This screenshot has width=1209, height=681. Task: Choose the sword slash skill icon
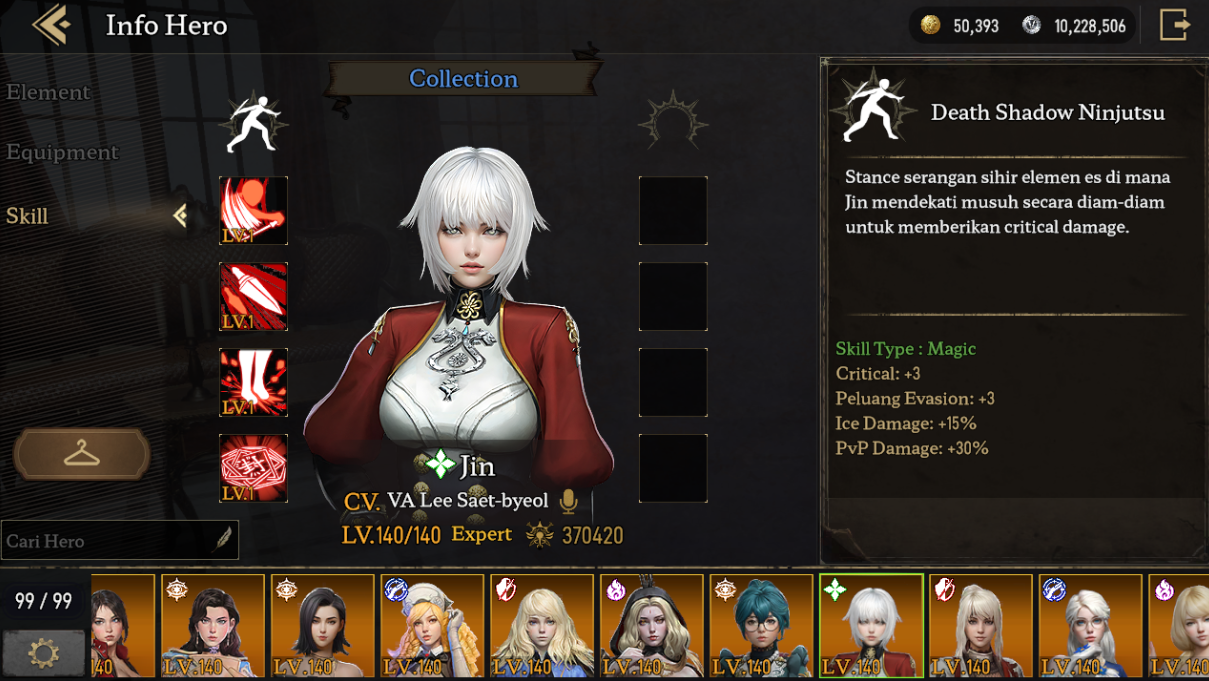[x=253, y=211]
